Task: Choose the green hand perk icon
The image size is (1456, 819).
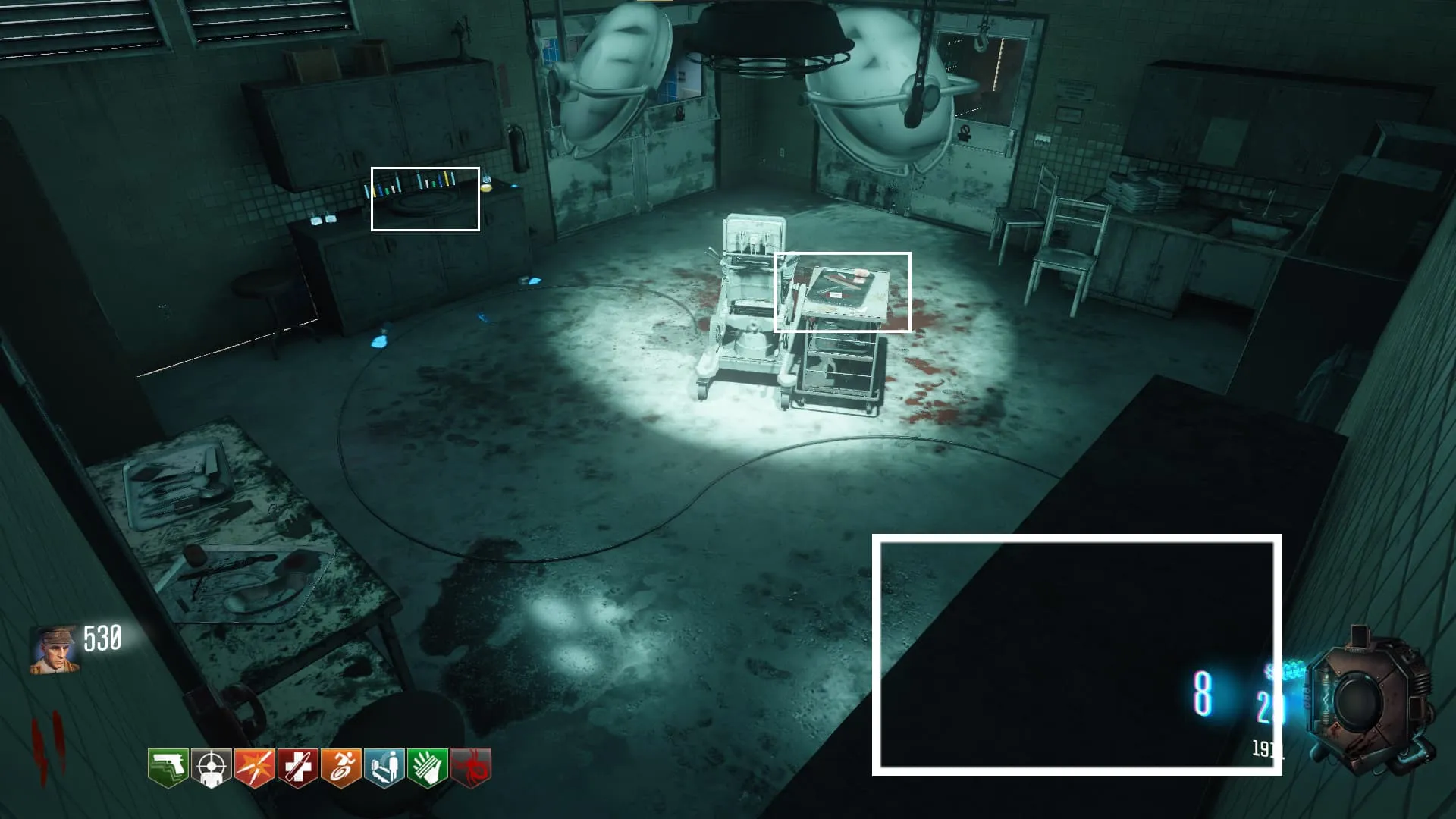Action: tap(427, 768)
